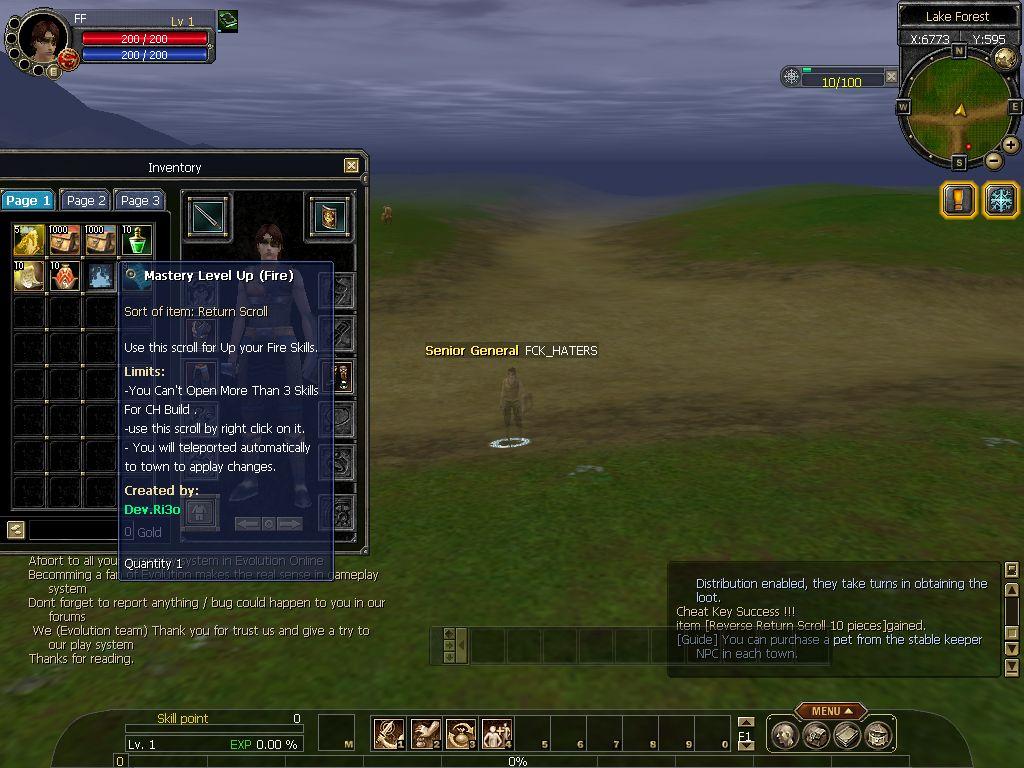This screenshot has width=1024, height=768.
Task: Click the equipped shield slot
Action: tap(329, 216)
